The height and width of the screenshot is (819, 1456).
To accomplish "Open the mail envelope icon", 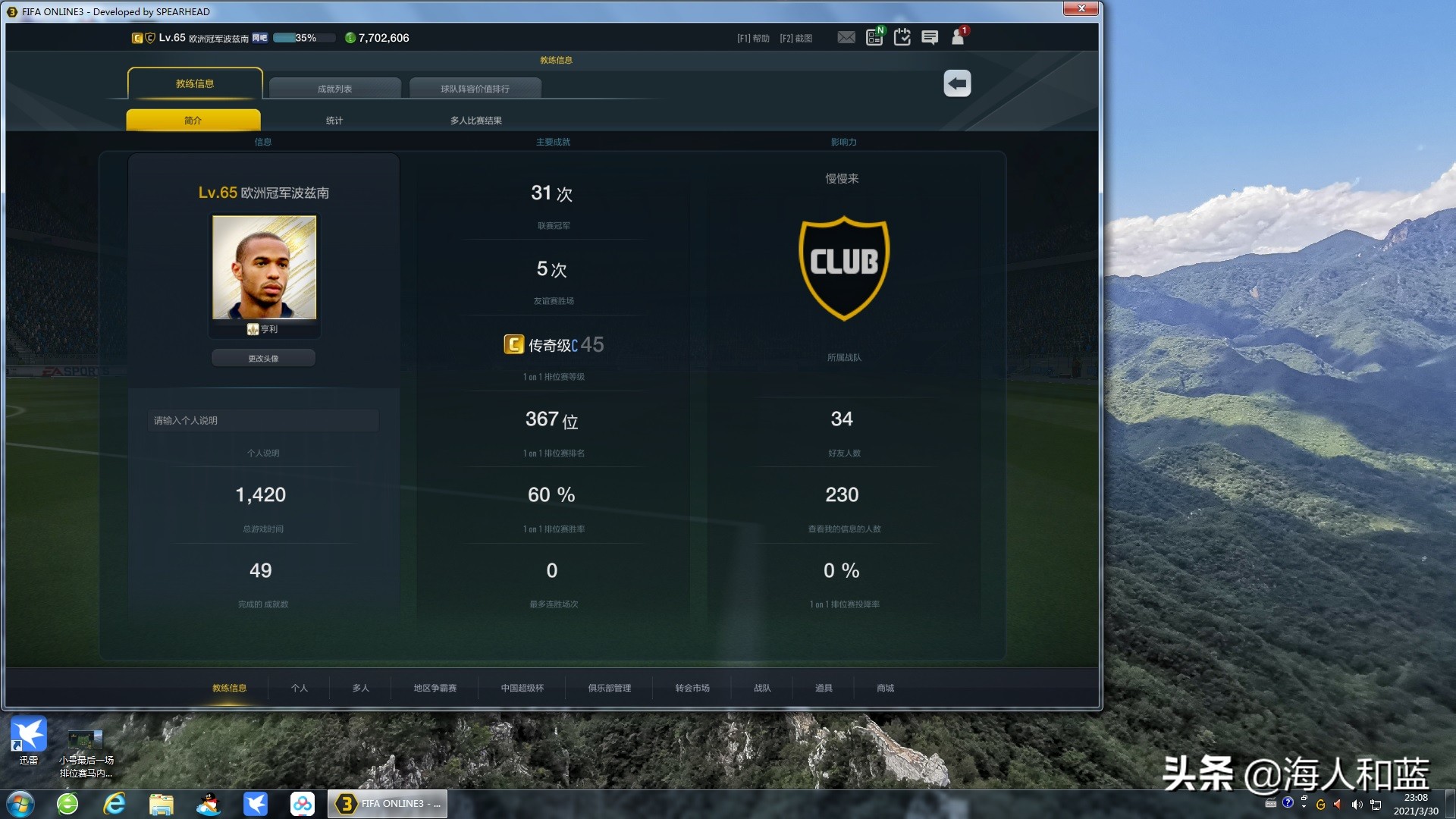I will [846, 36].
